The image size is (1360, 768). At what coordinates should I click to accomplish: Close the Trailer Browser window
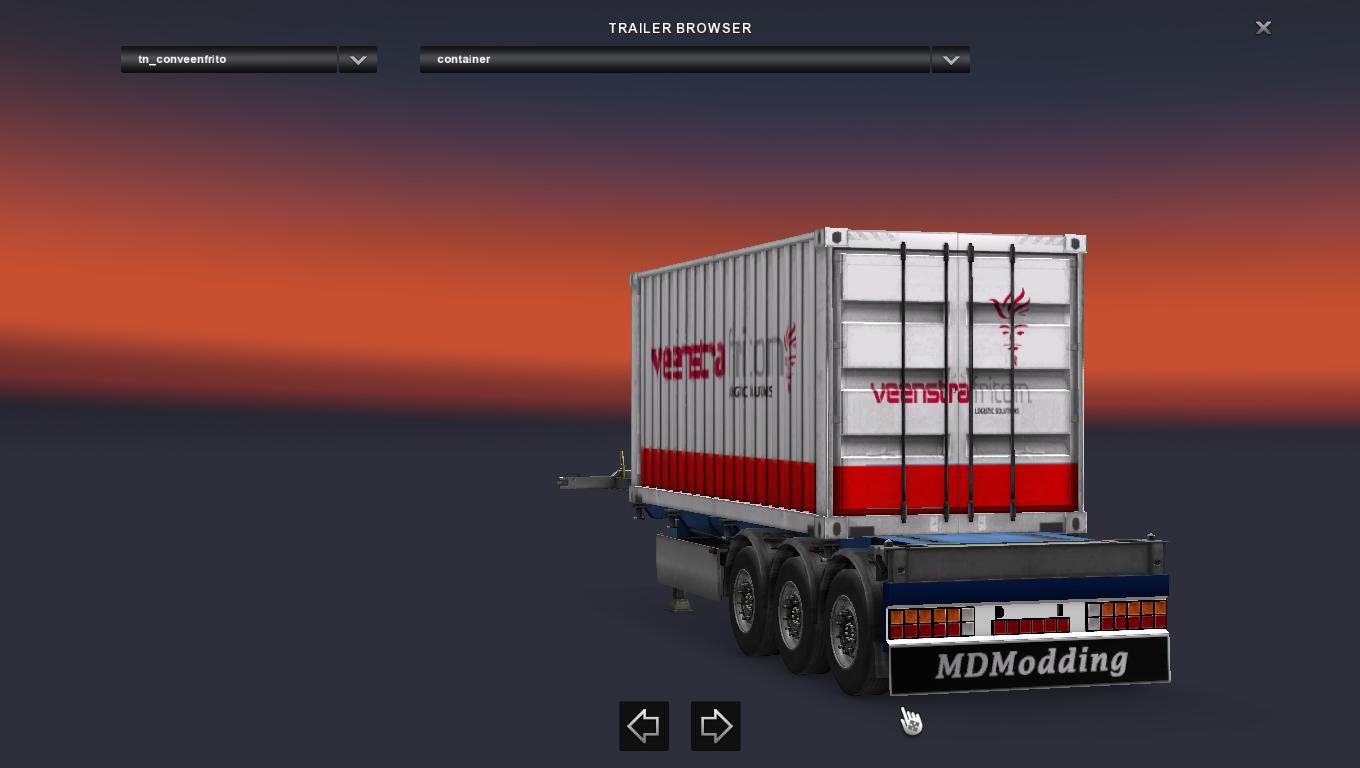pos(1263,28)
